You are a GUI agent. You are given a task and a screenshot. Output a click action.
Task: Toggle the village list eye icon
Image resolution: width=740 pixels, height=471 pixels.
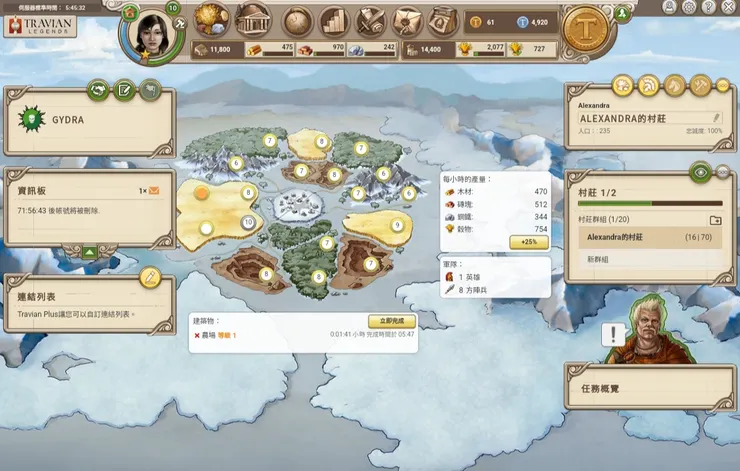[x=701, y=172]
